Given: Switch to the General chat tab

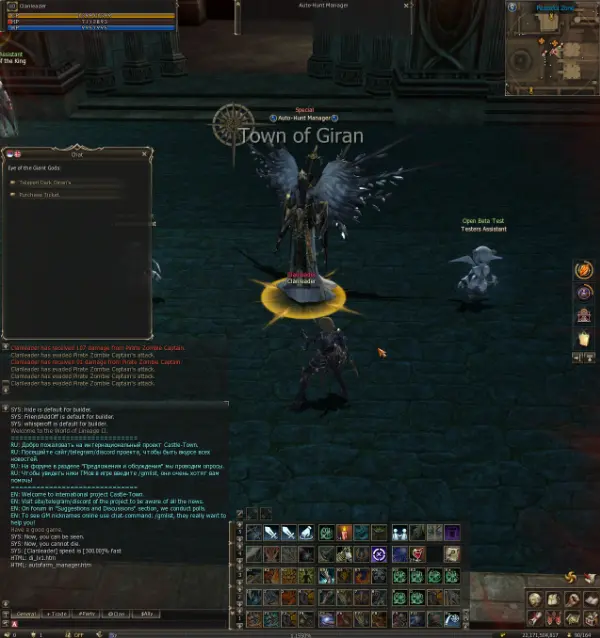Looking at the screenshot, I should tap(26, 613).
